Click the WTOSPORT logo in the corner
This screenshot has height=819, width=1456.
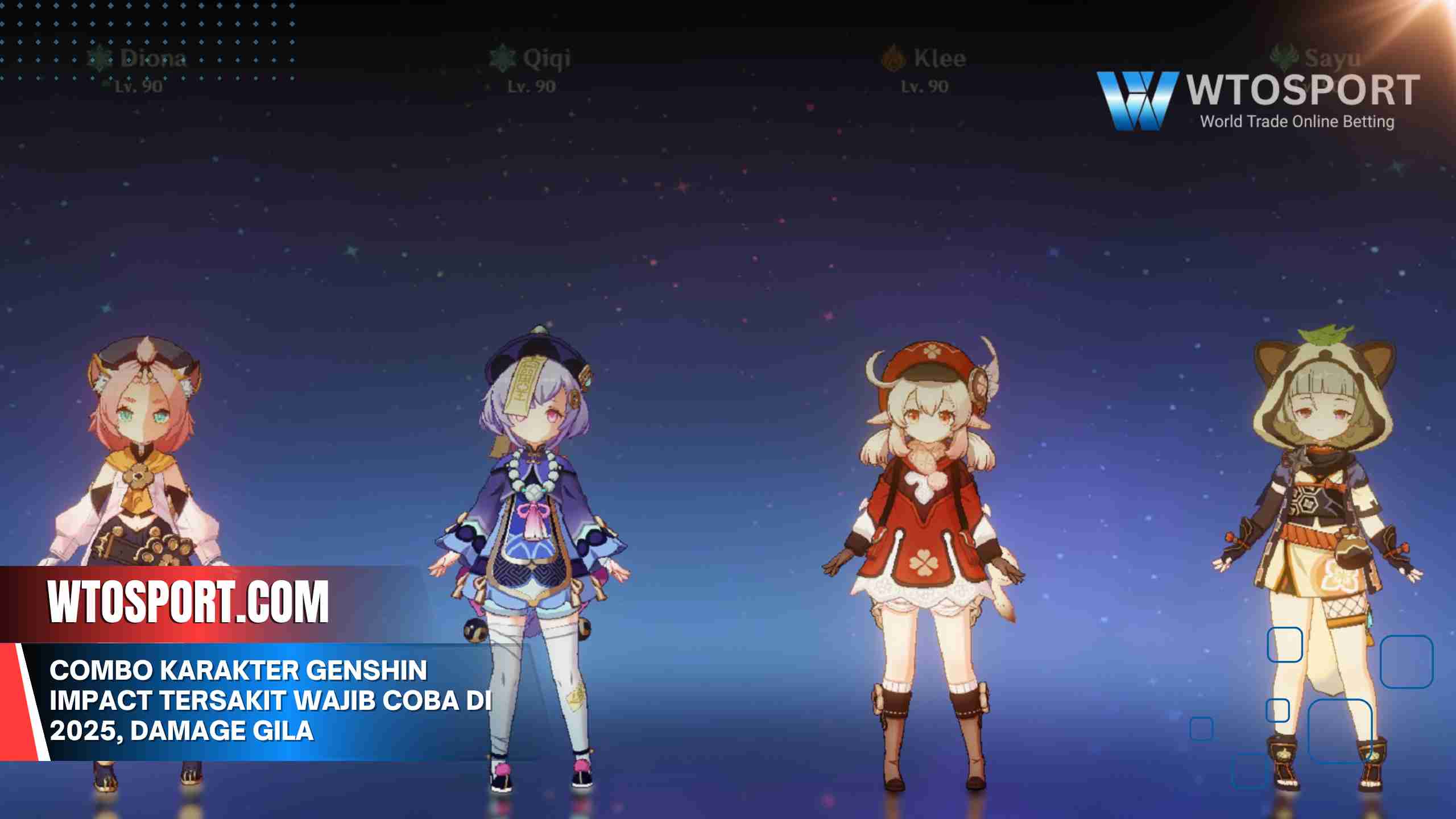[x=1257, y=100]
